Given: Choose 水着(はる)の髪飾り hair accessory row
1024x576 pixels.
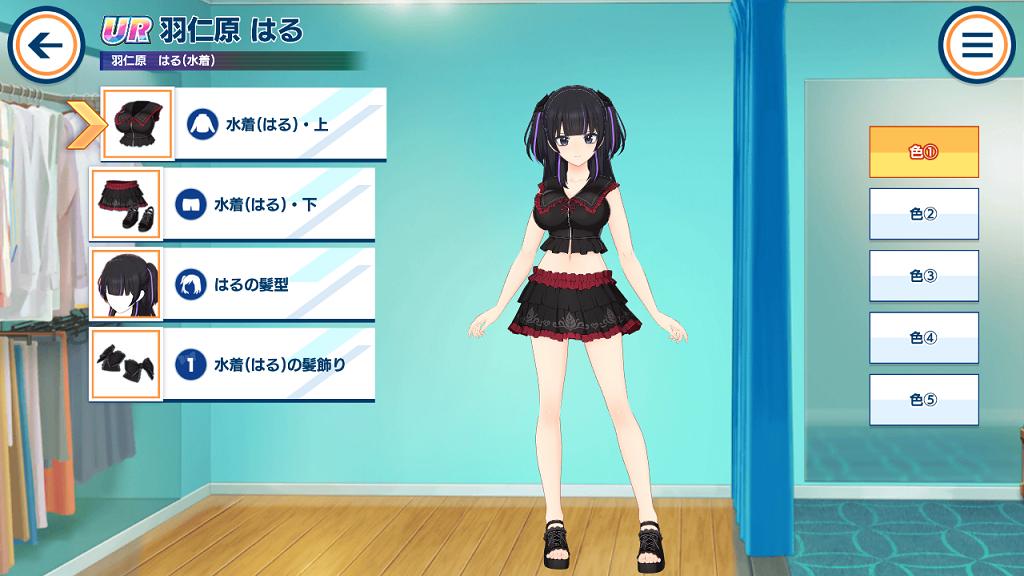Looking at the screenshot, I should (270, 365).
